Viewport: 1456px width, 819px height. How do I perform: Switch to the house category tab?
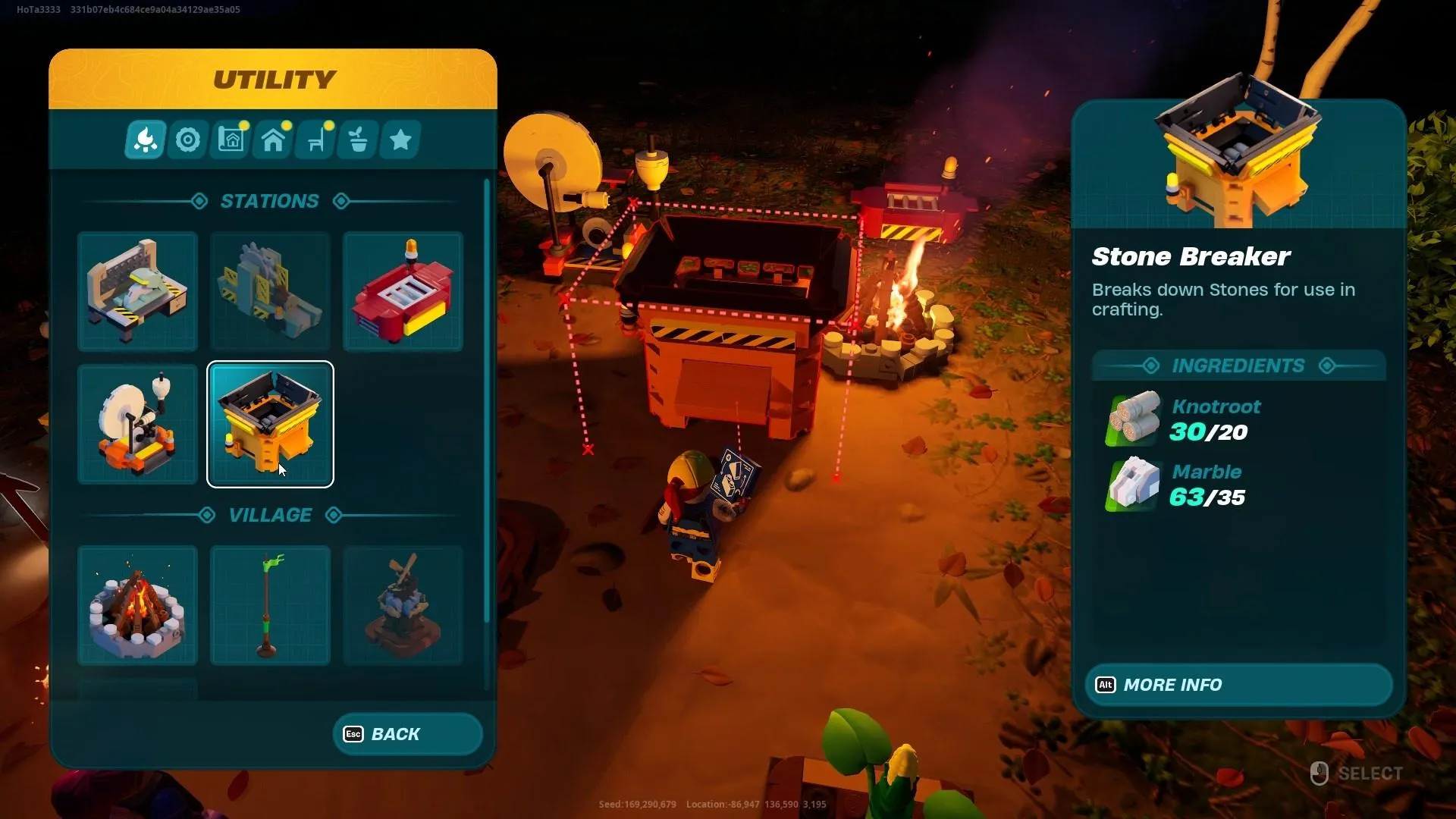[273, 140]
